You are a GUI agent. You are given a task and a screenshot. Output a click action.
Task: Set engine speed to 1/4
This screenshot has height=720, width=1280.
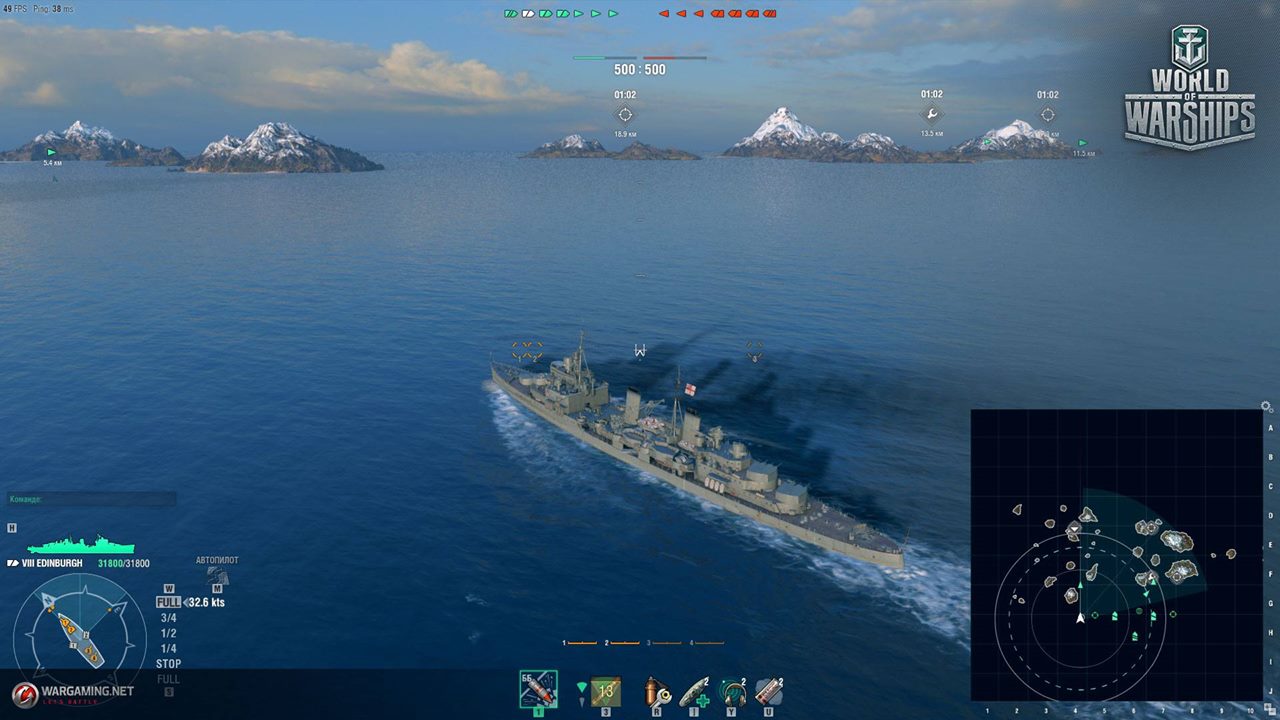click(168, 648)
